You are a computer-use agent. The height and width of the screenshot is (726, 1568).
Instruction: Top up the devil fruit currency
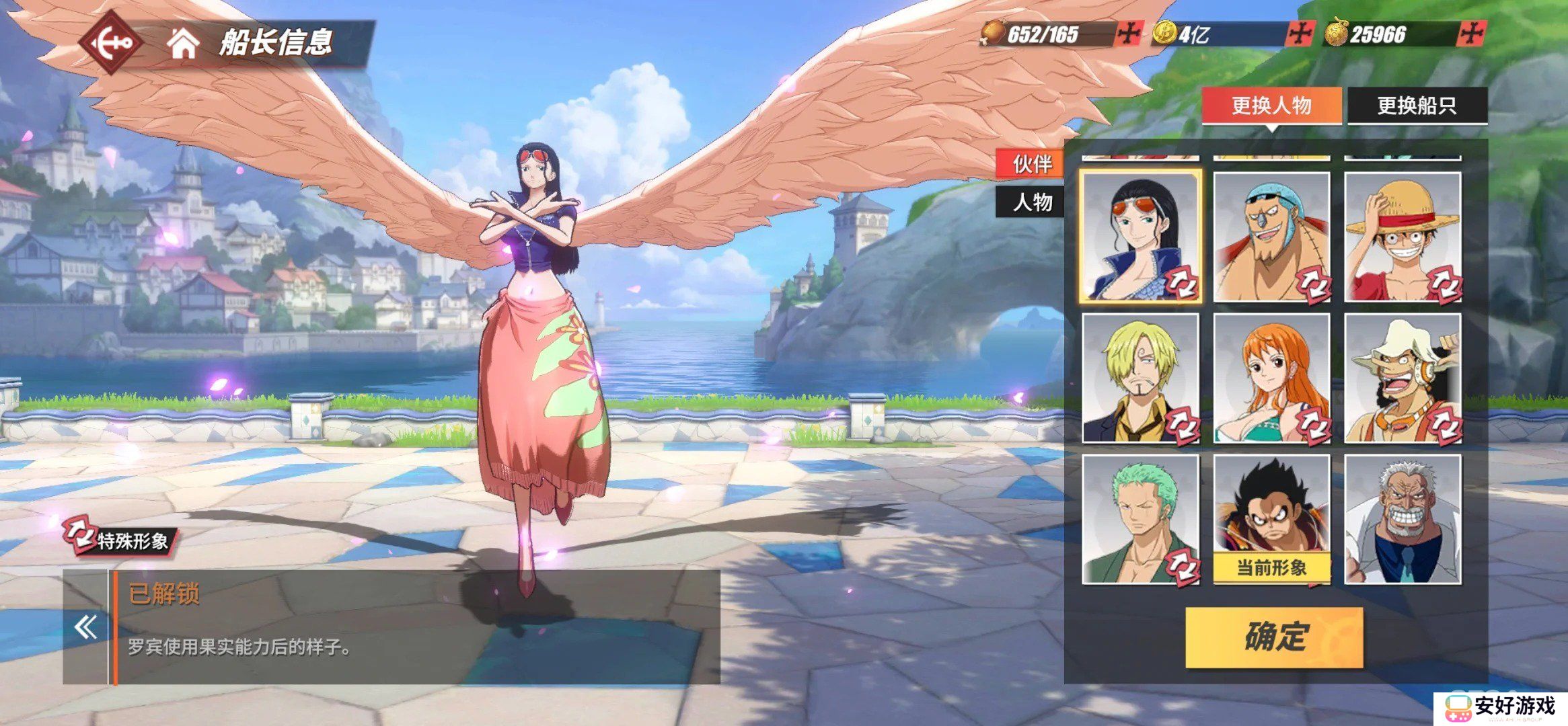click(1472, 34)
